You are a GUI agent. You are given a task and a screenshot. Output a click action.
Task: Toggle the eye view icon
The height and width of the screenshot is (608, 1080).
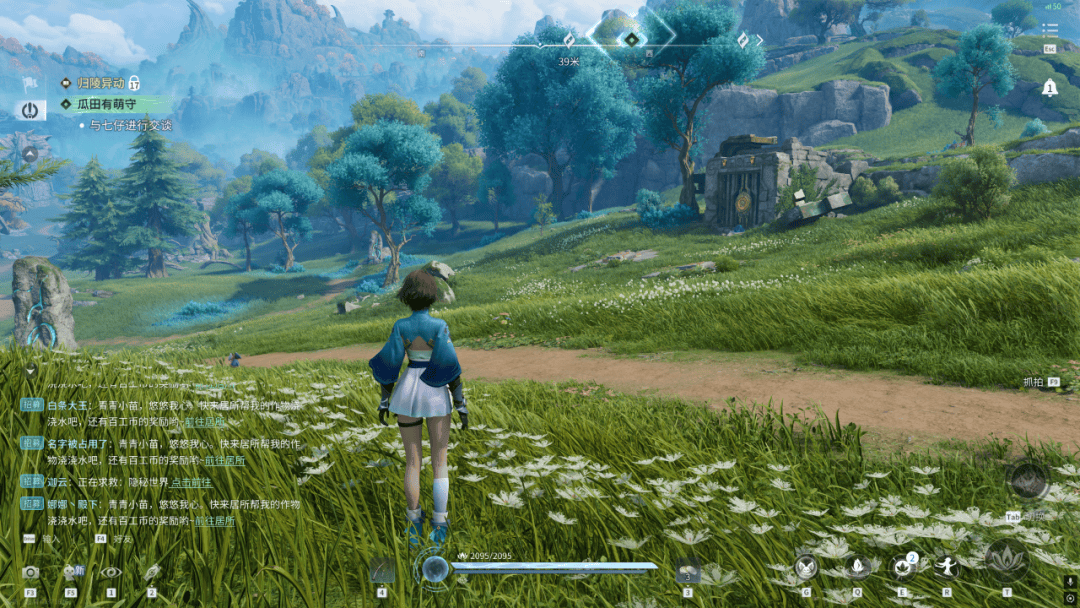pyautogui.click(x=110, y=572)
